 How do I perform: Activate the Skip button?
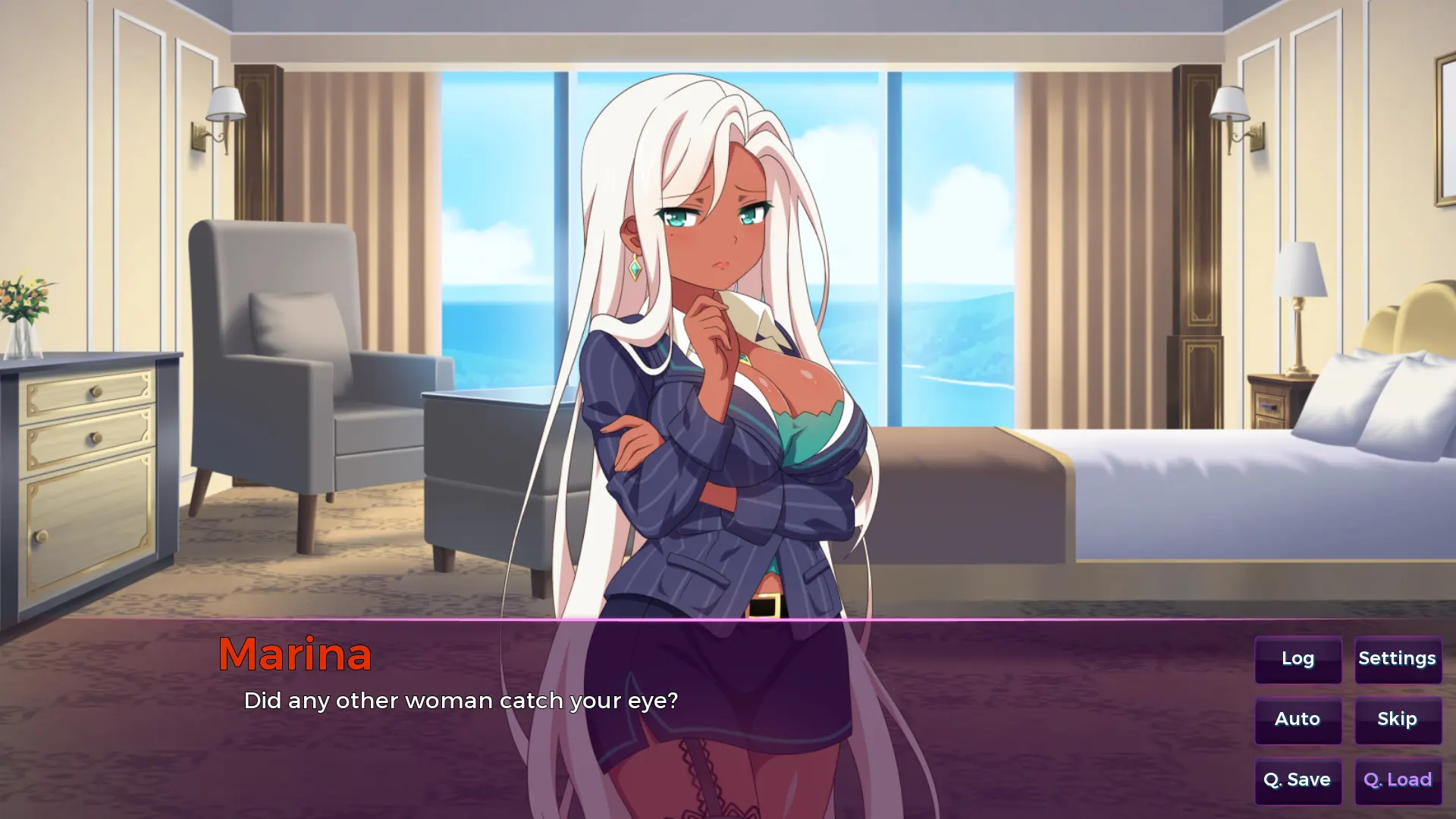(1398, 720)
